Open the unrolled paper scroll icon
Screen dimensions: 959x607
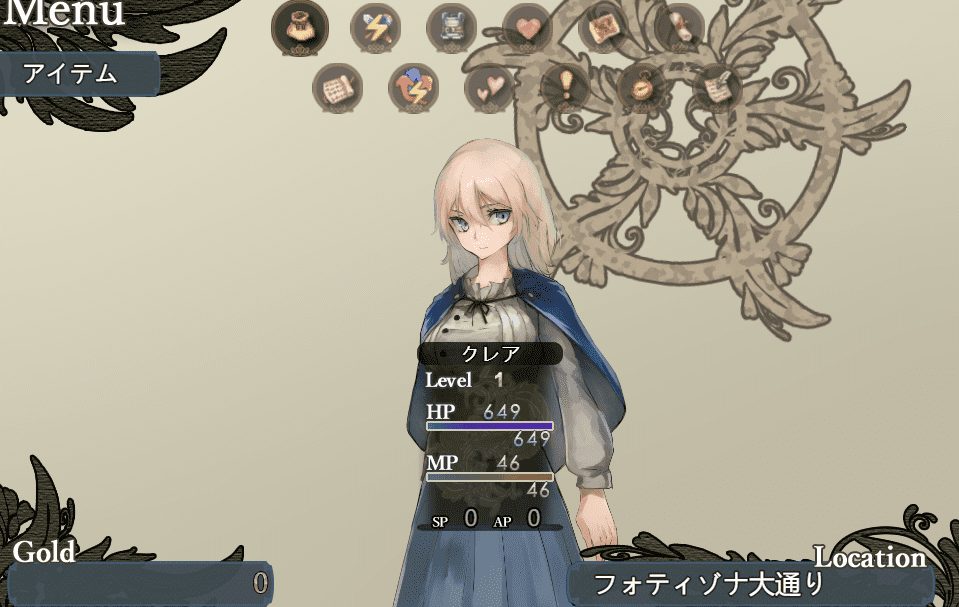point(337,88)
